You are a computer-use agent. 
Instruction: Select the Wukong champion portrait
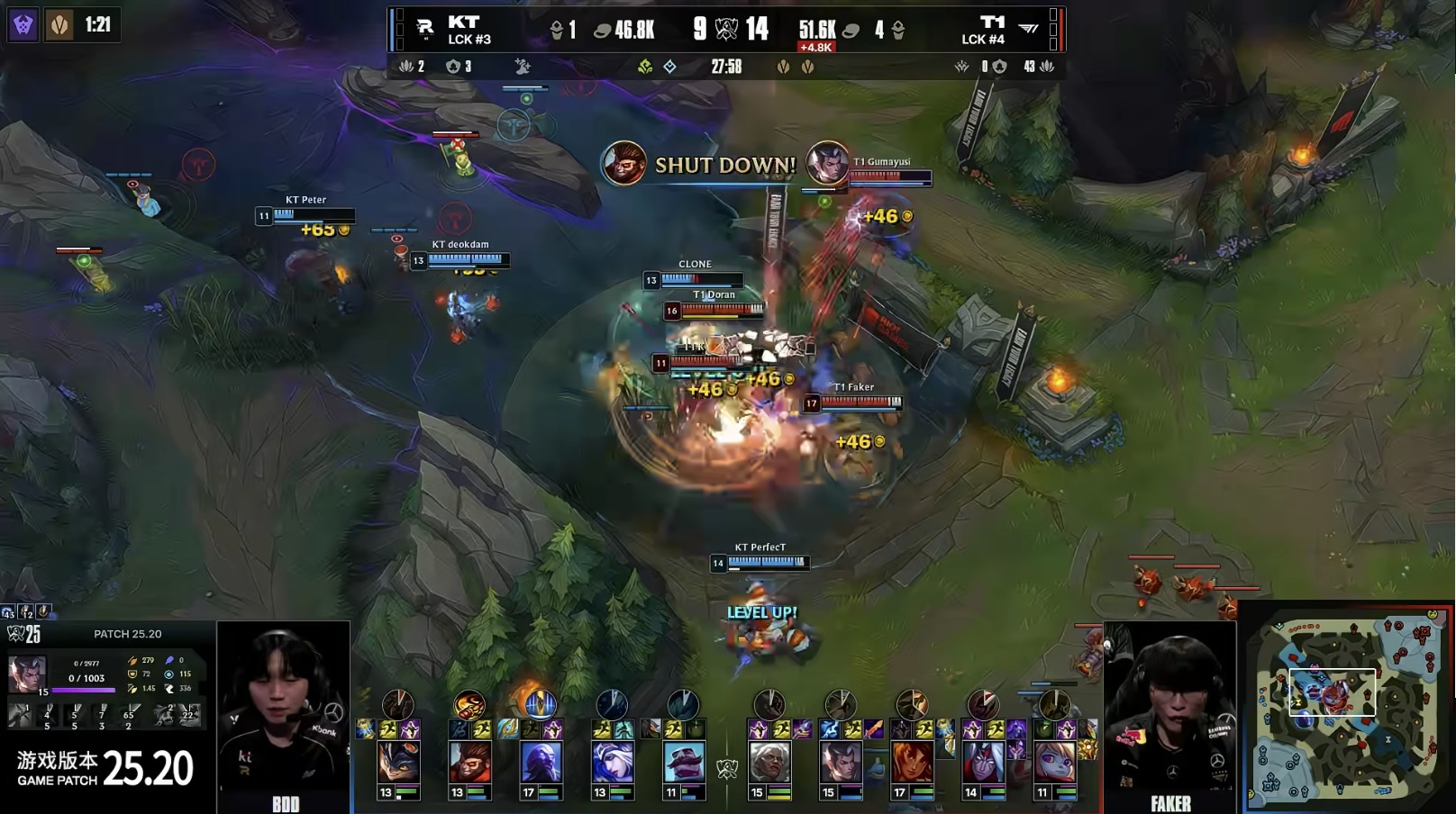click(x=469, y=762)
